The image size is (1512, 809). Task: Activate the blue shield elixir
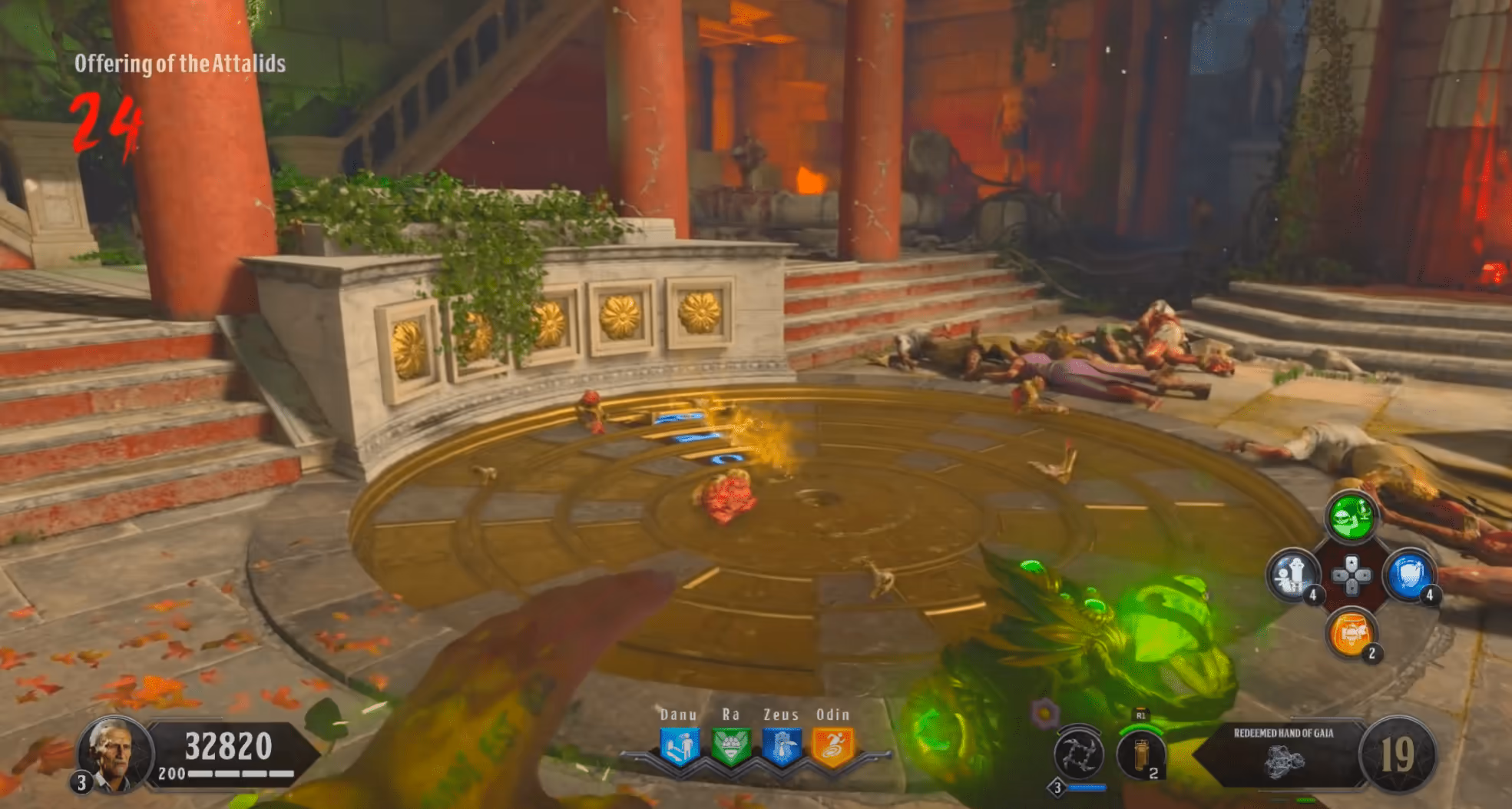tap(1408, 575)
